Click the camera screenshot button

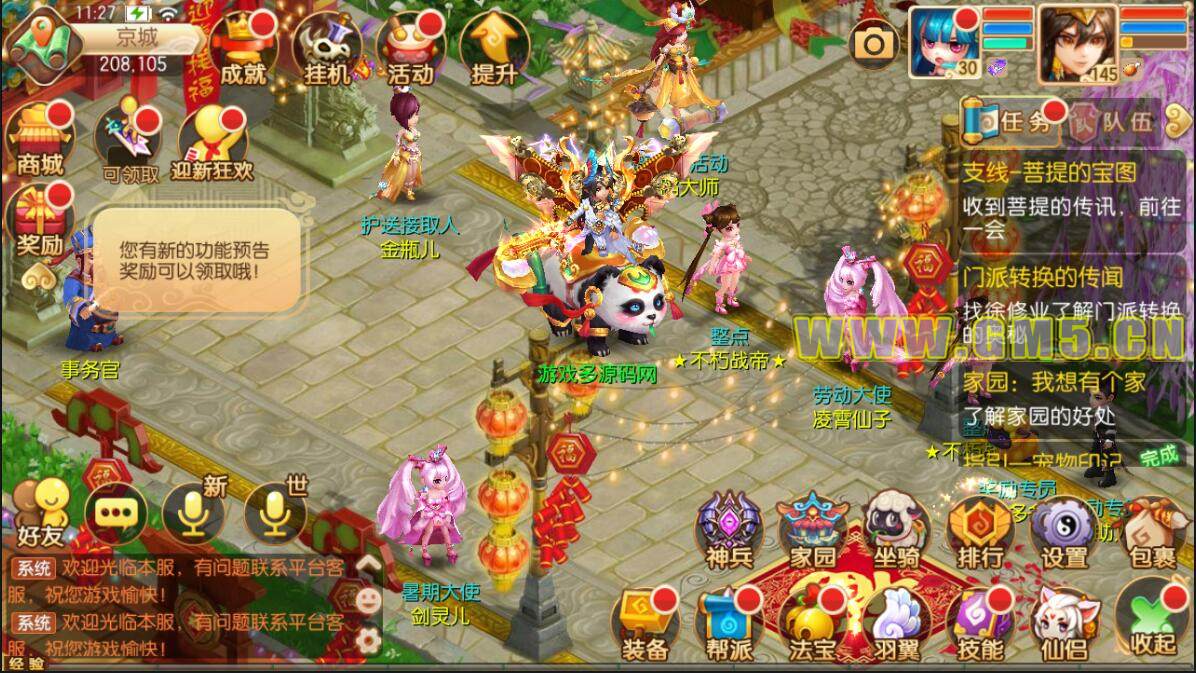pyautogui.click(x=873, y=43)
